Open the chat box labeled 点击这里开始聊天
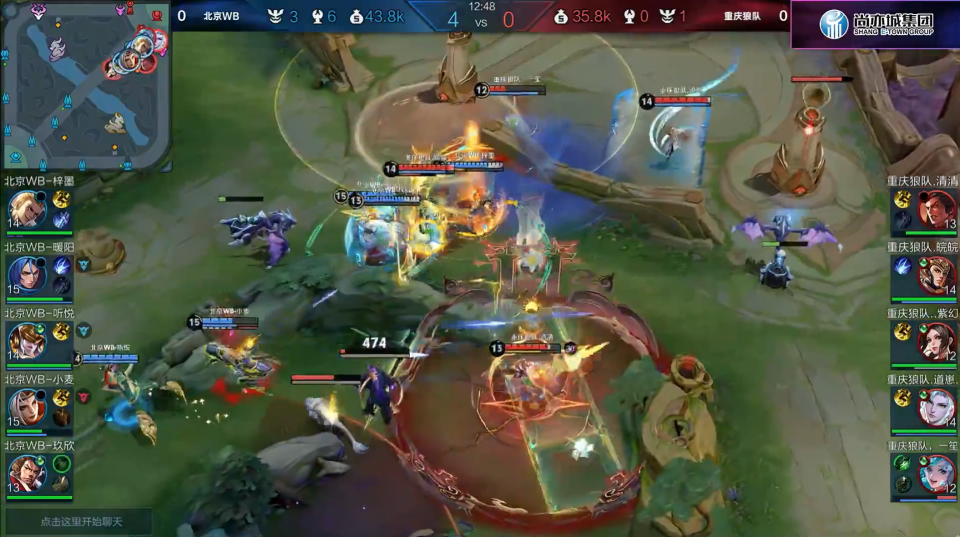Image resolution: width=960 pixels, height=537 pixels. [80, 521]
